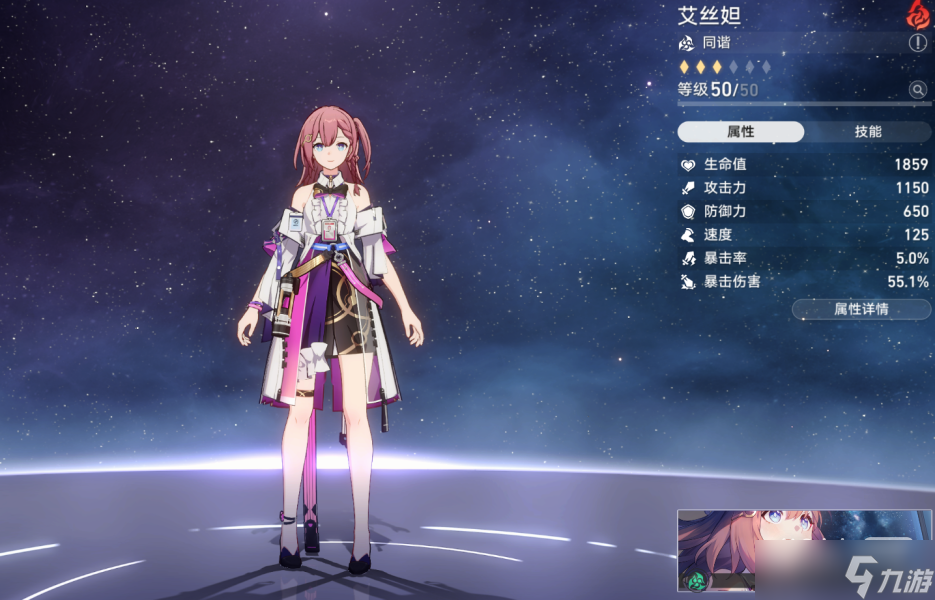Open the magnifier icon next to level
Image resolution: width=935 pixels, height=600 pixels.
[917, 90]
